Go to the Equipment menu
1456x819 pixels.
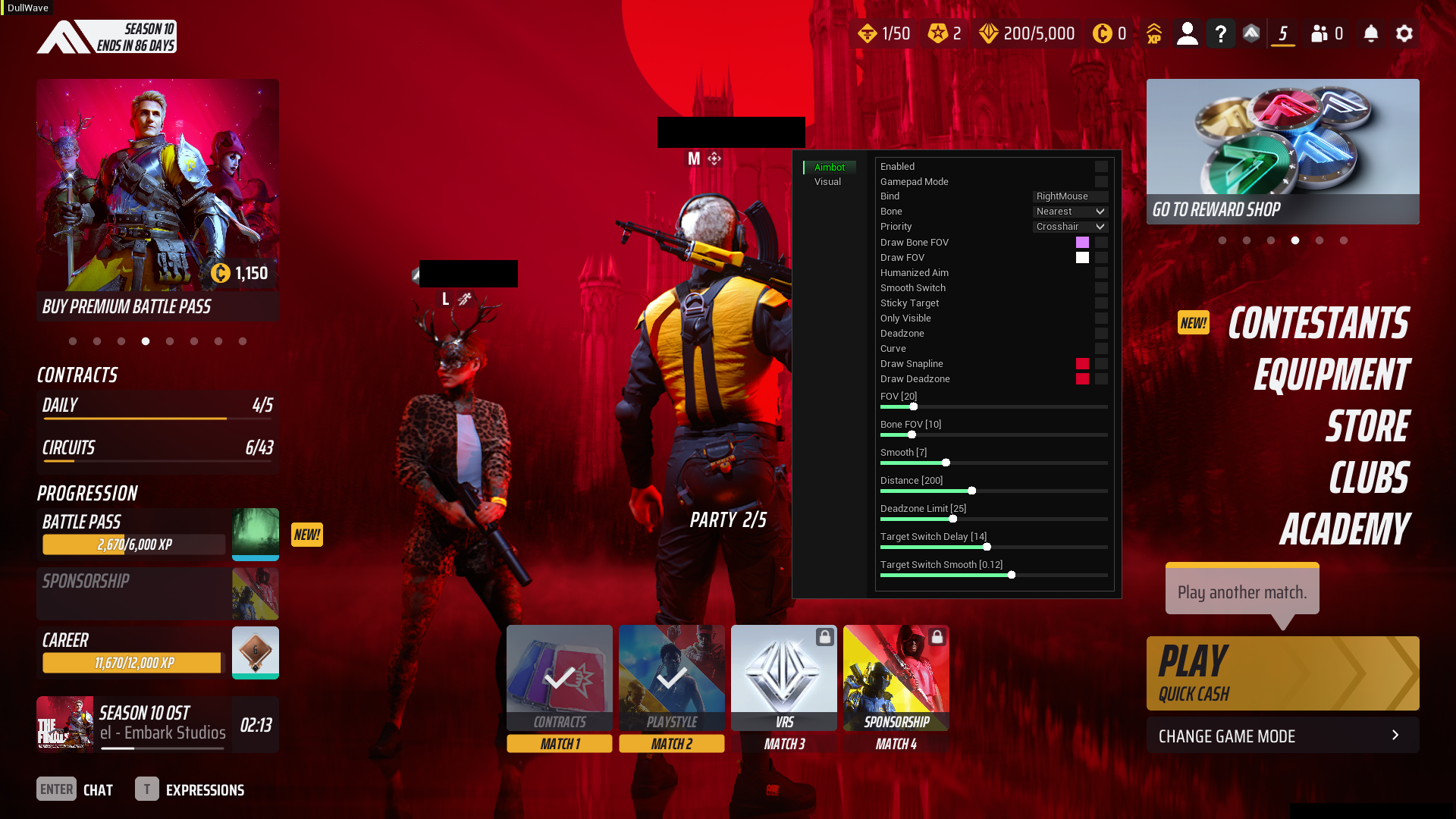(1331, 375)
